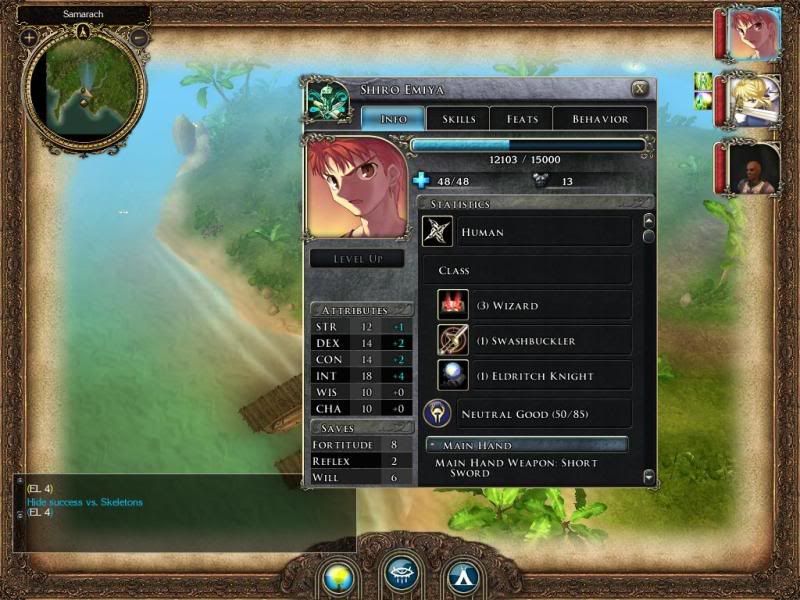Select the Swashbuckler class entry
This screenshot has width=800, height=600.
click(x=533, y=341)
